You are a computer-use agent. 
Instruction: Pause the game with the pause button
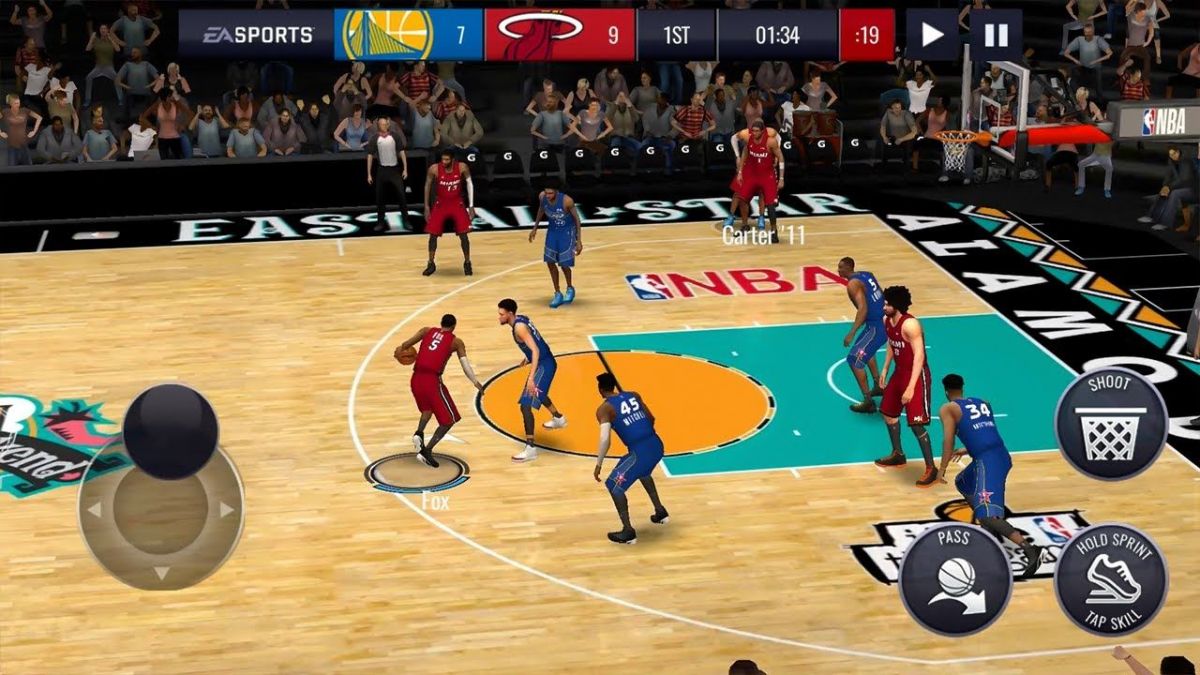coord(996,35)
